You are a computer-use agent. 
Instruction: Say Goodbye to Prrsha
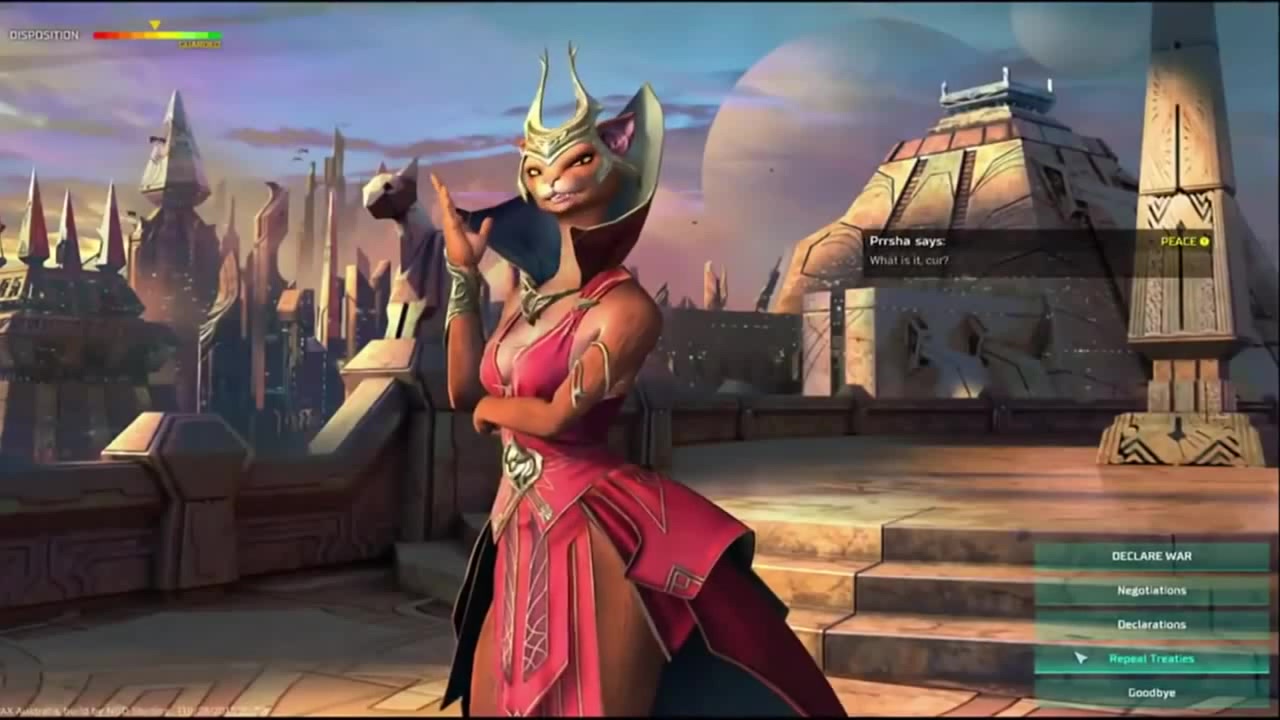point(1151,692)
